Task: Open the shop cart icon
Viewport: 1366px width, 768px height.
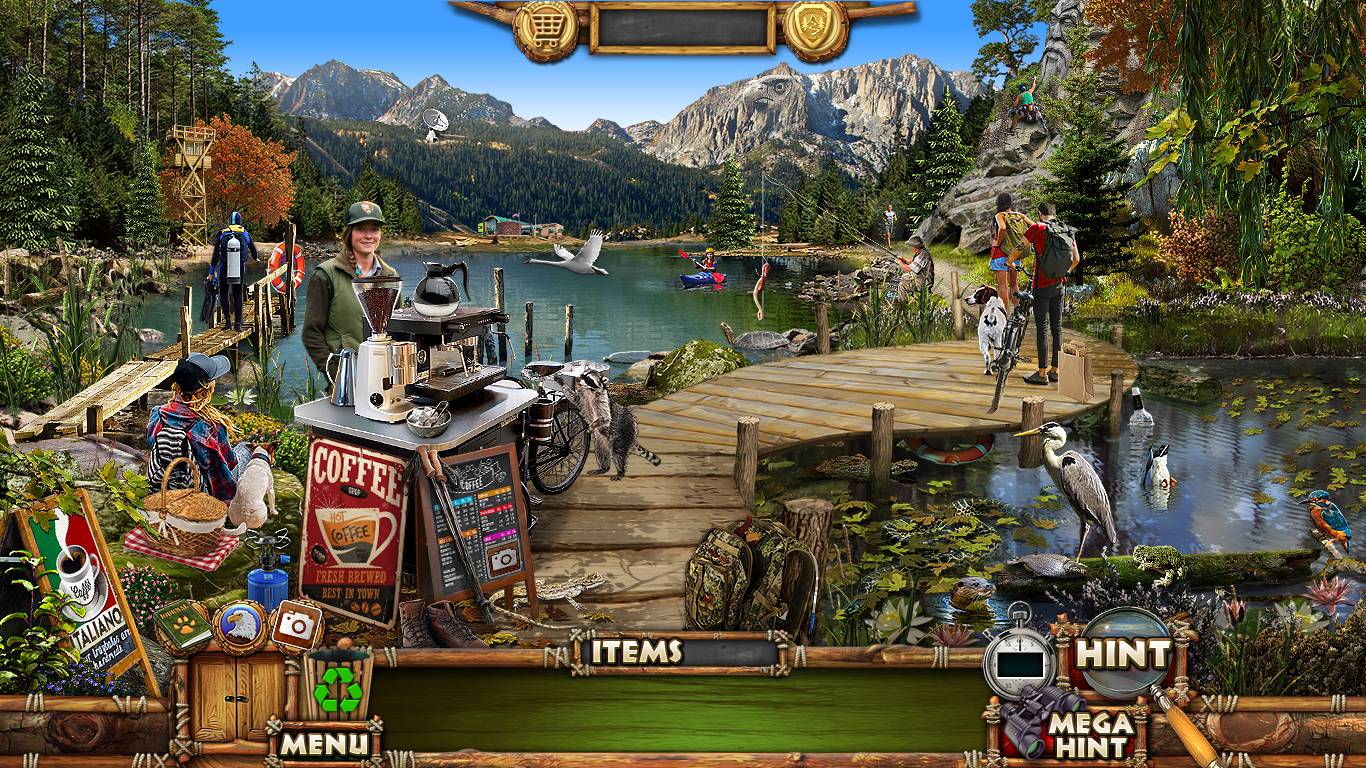Action: (x=545, y=28)
